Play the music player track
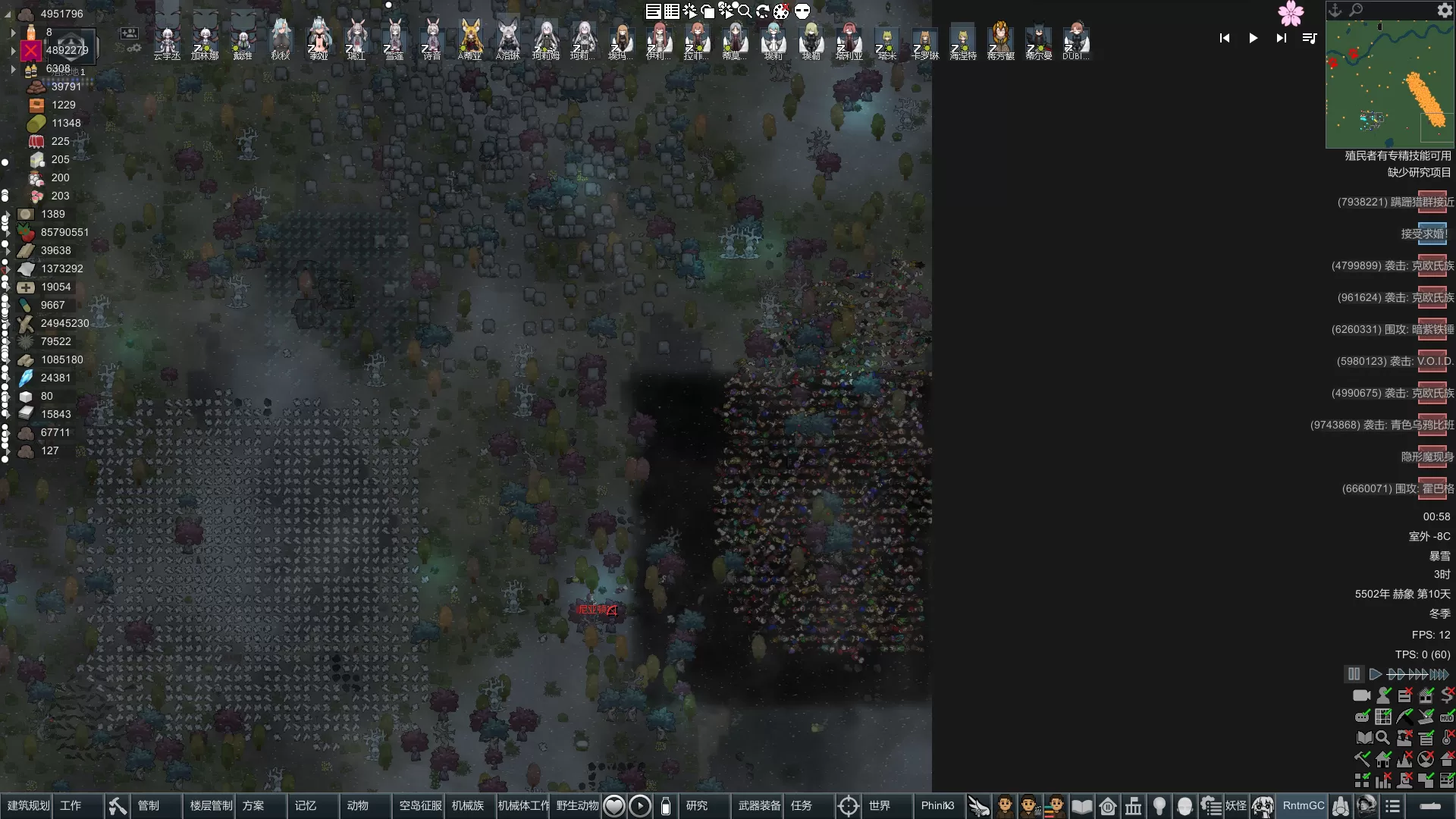The image size is (1456, 819). tap(1253, 38)
